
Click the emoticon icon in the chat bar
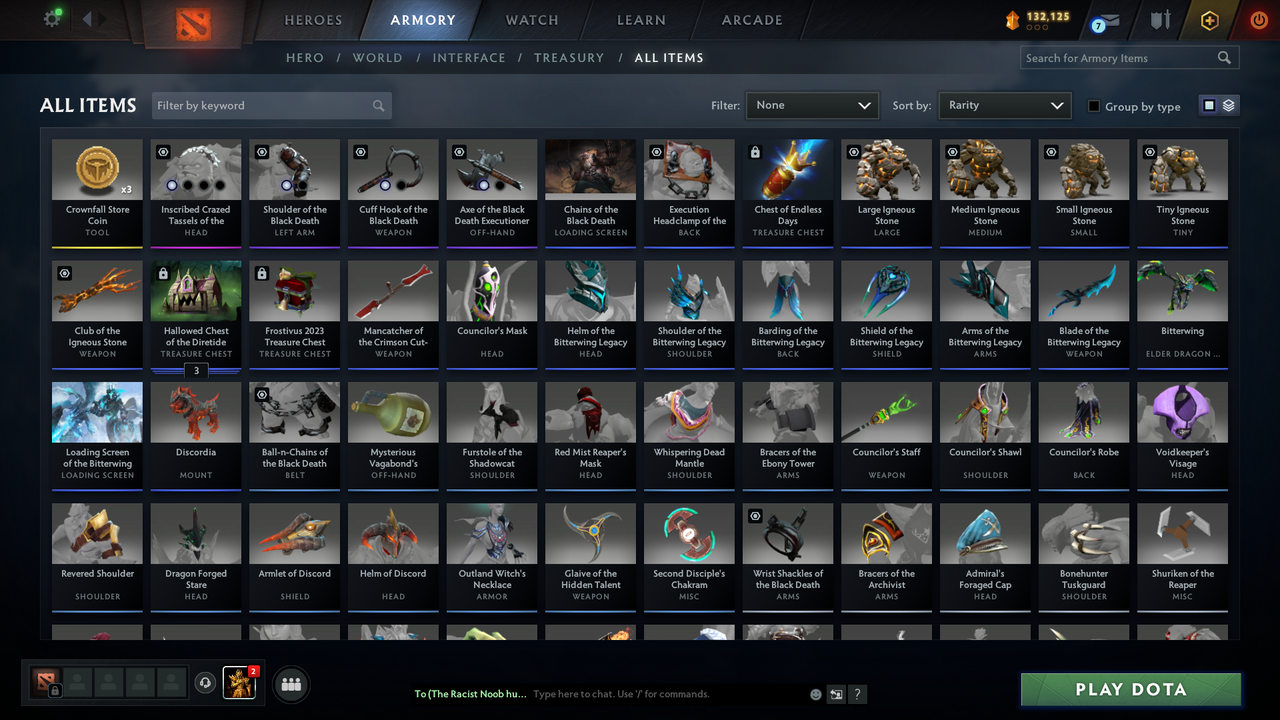[x=814, y=693]
